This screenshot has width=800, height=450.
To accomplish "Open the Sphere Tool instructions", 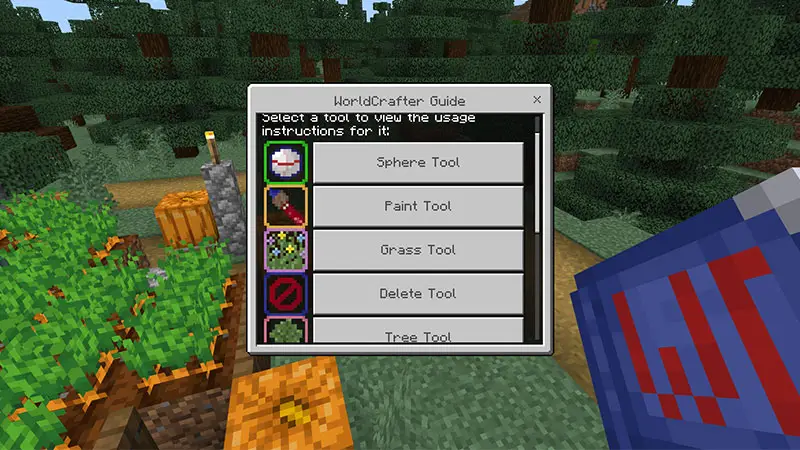I will pyautogui.click(x=418, y=162).
